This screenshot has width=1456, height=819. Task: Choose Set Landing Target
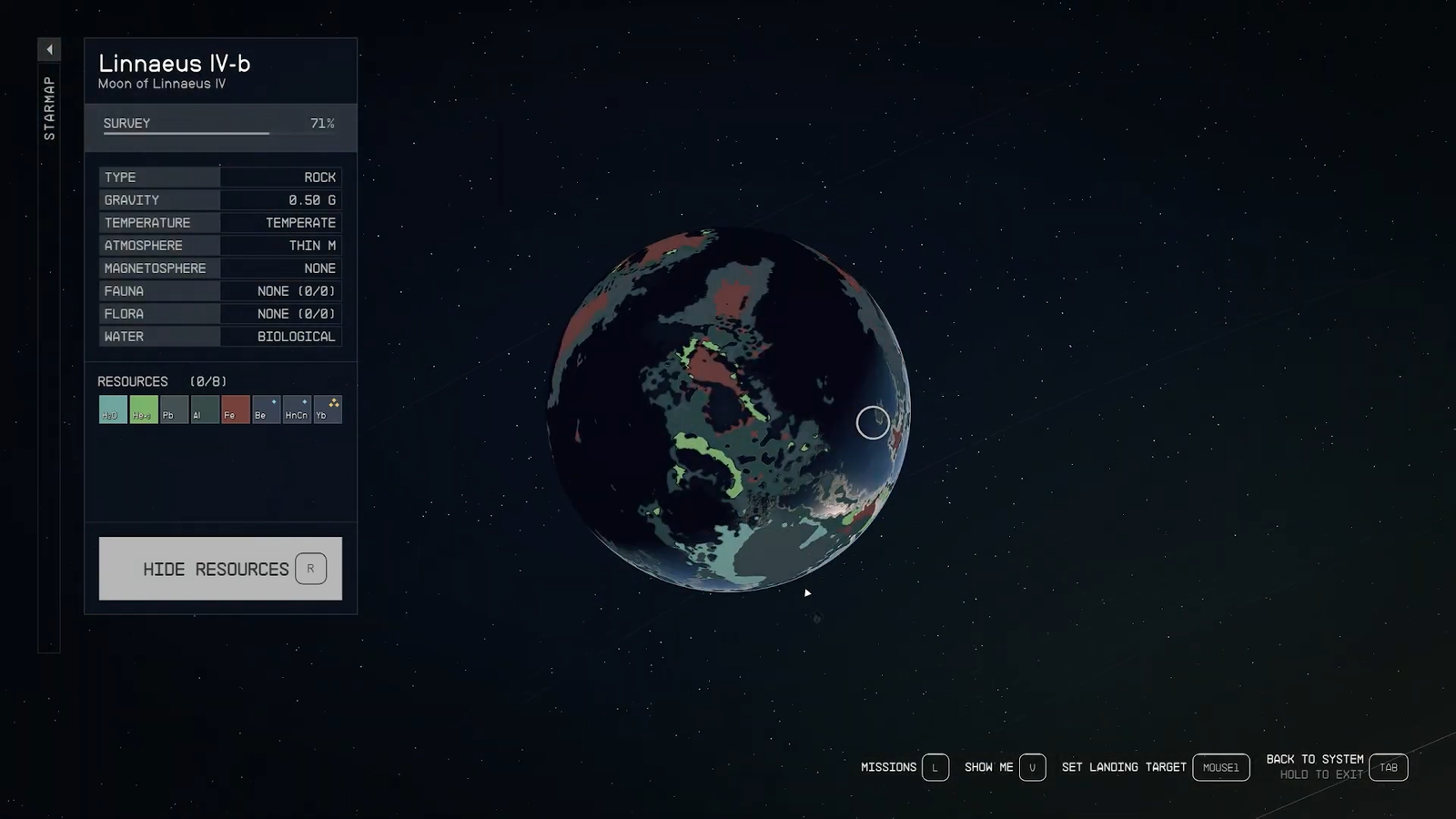coord(1220,767)
